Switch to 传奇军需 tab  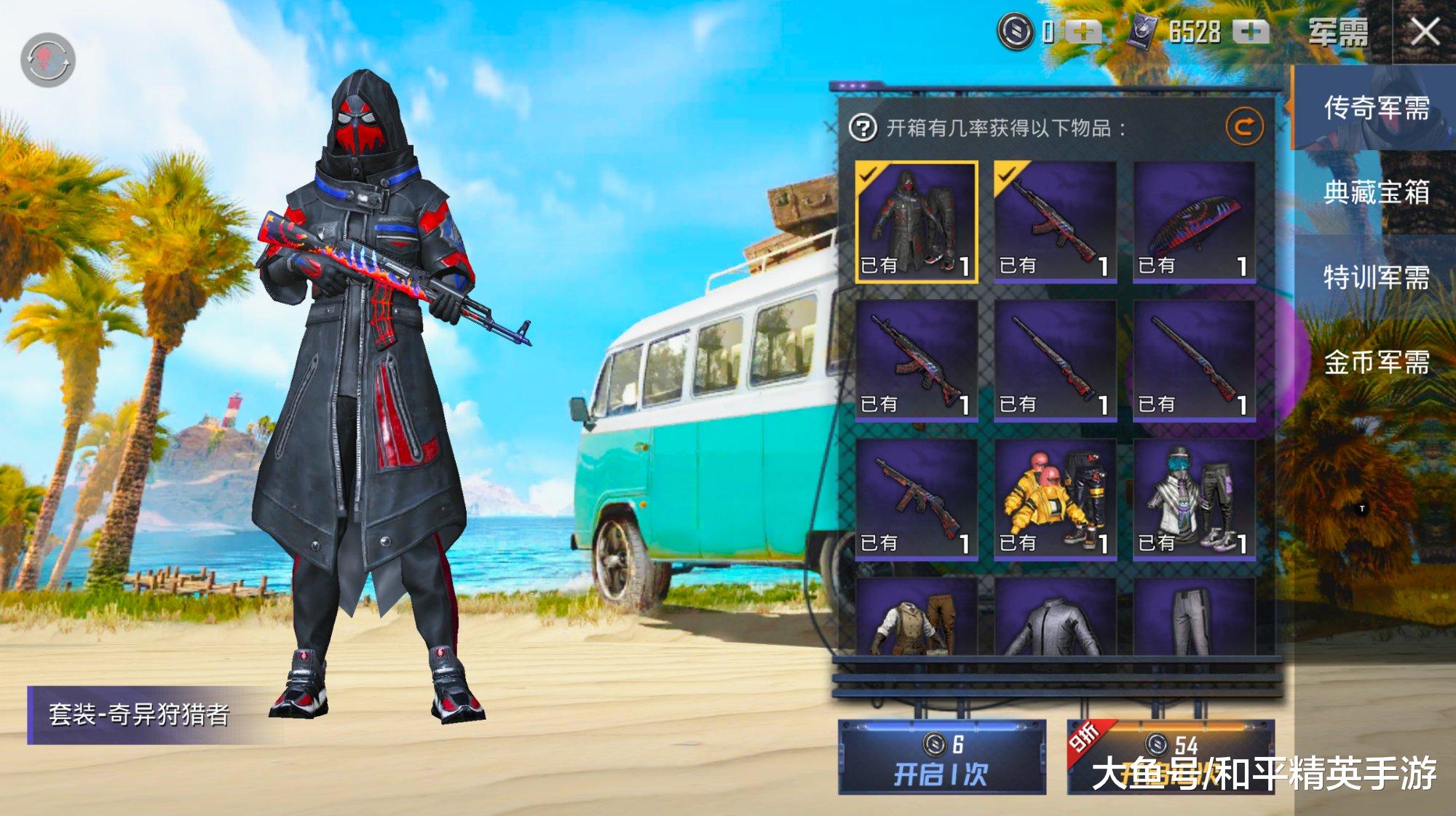coord(1375,108)
